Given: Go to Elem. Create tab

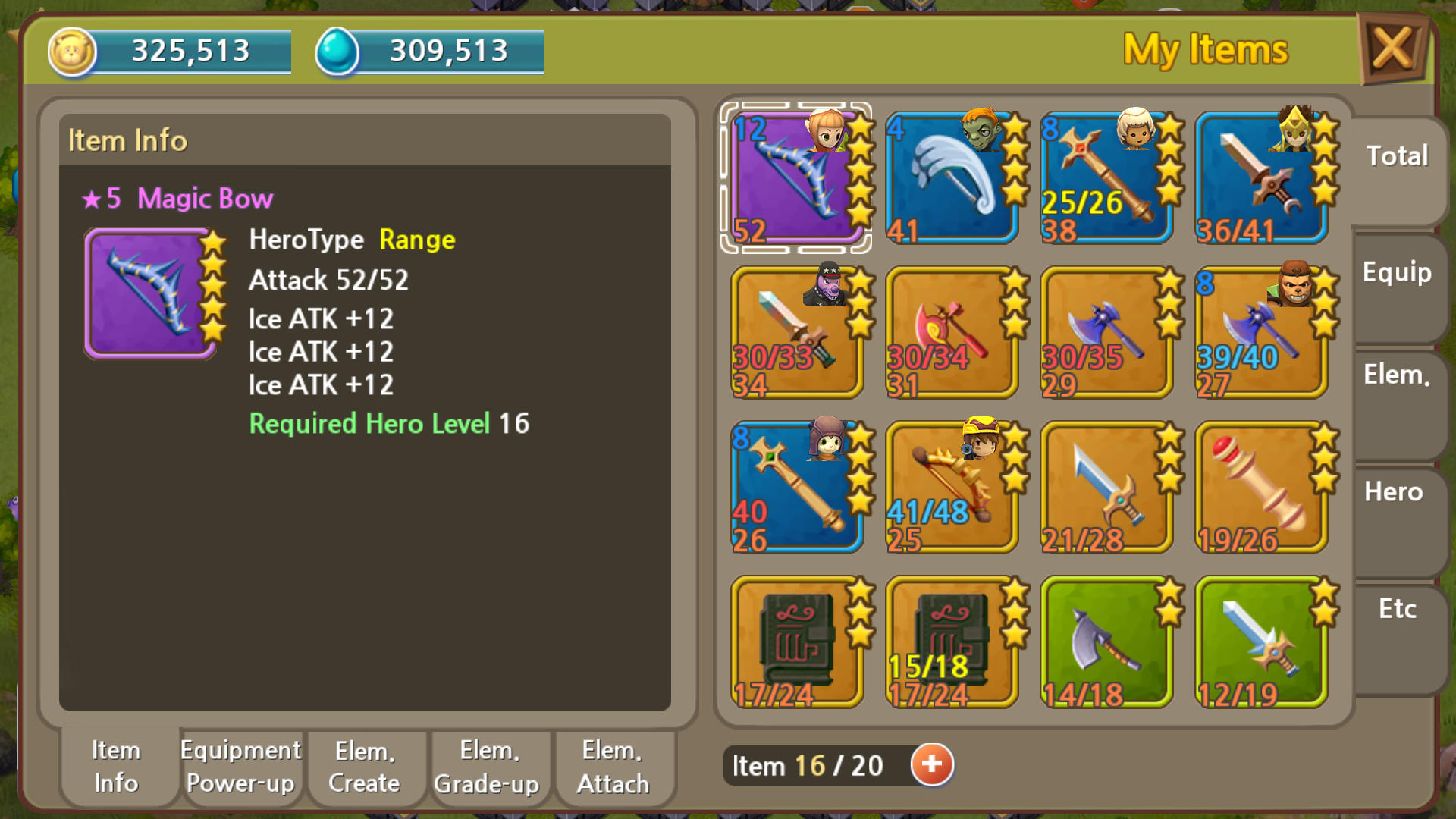Looking at the screenshot, I should point(365,767).
